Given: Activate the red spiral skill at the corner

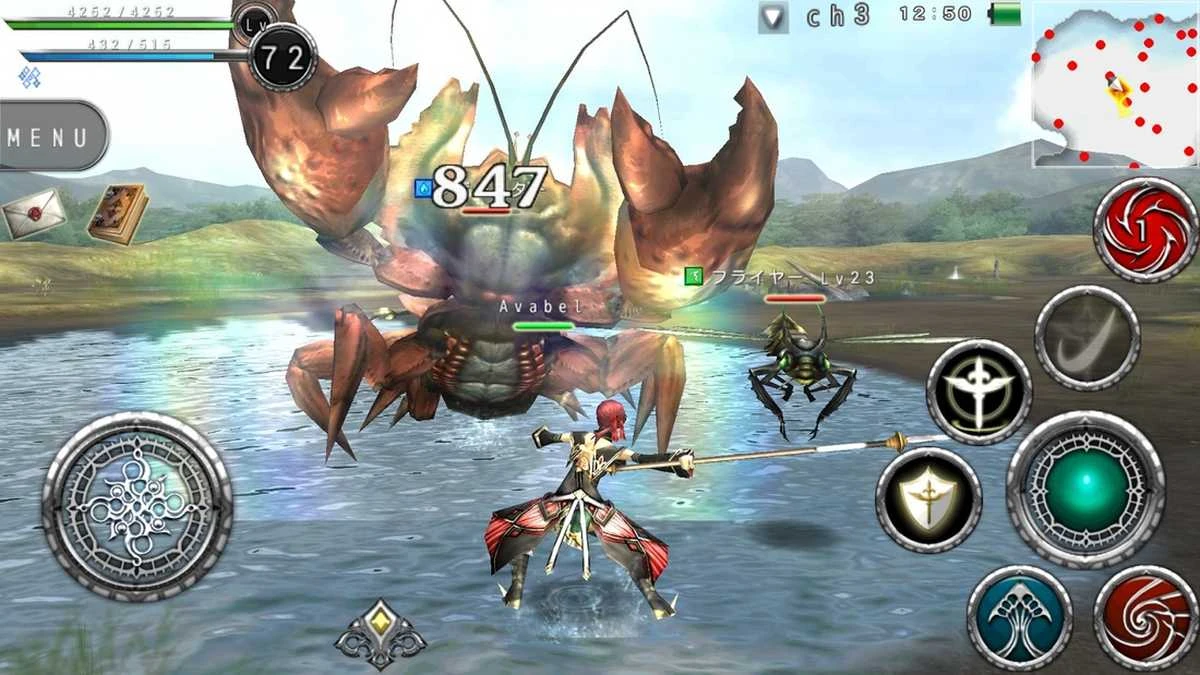Looking at the screenshot, I should tap(1145, 617).
